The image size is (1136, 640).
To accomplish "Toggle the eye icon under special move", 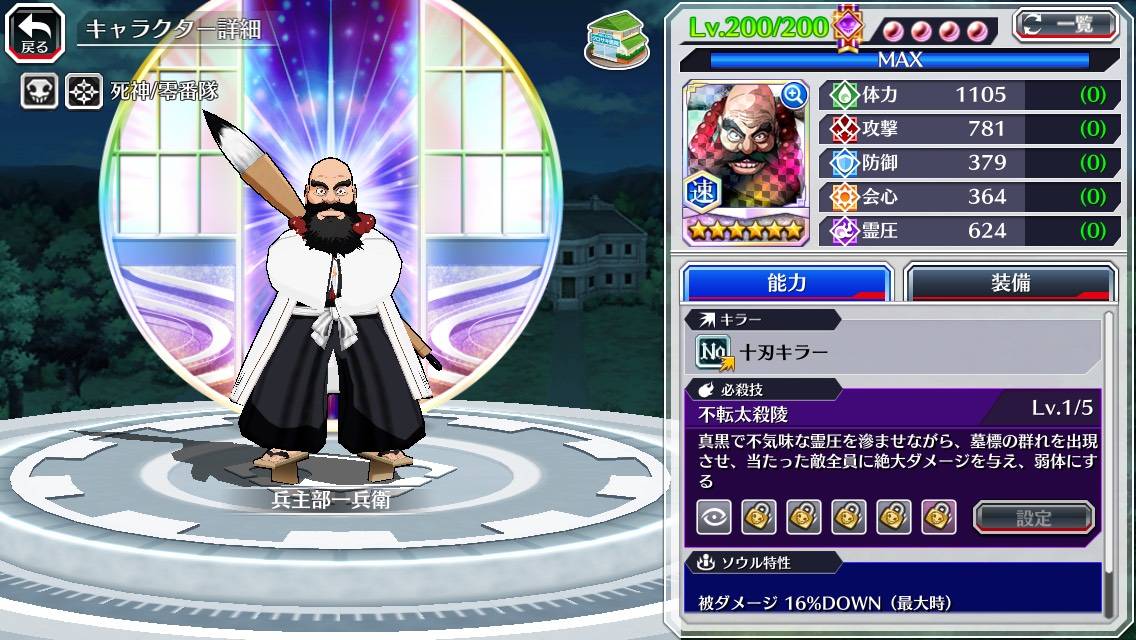I will [x=713, y=517].
